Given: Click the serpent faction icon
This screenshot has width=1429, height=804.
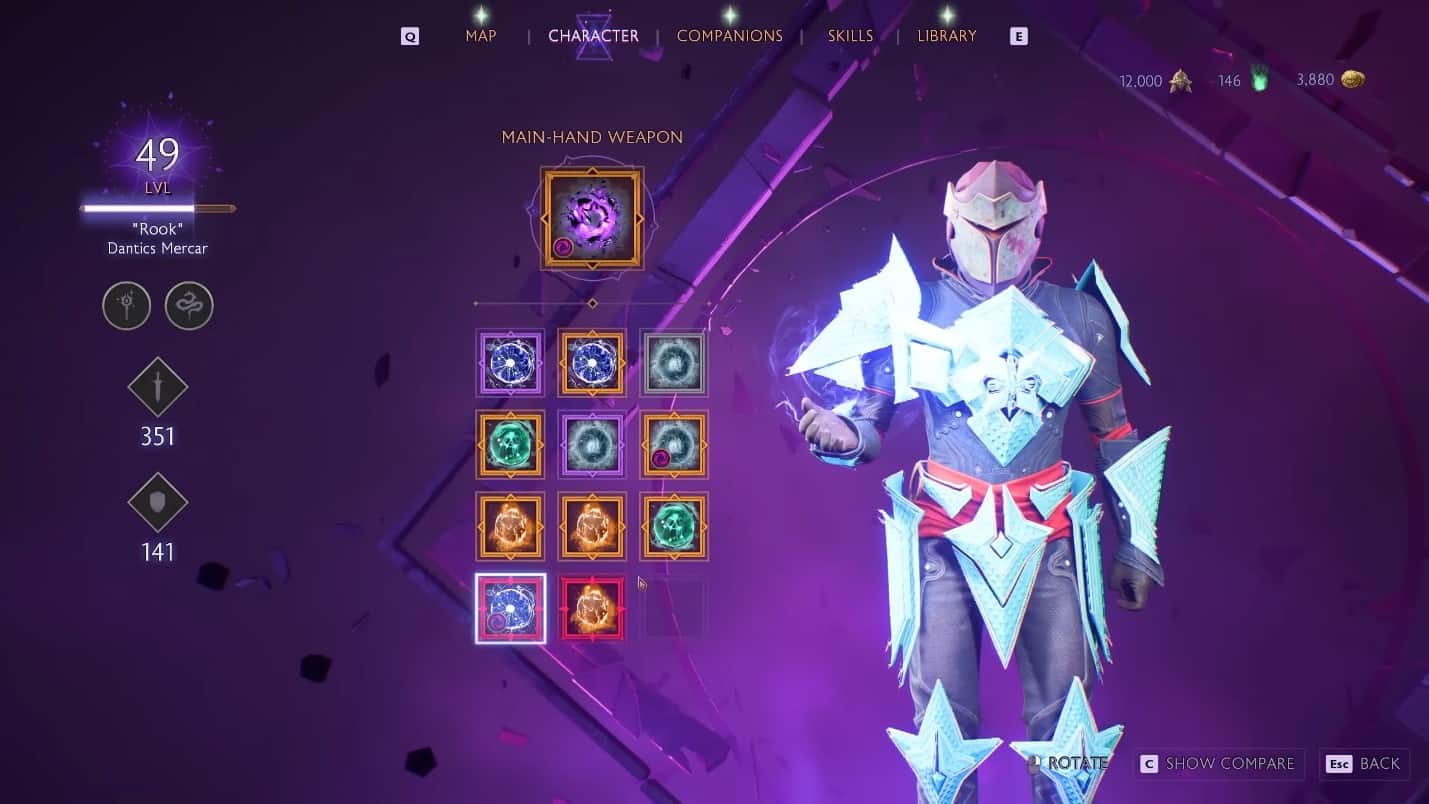Looking at the screenshot, I should pyautogui.click(x=189, y=306).
